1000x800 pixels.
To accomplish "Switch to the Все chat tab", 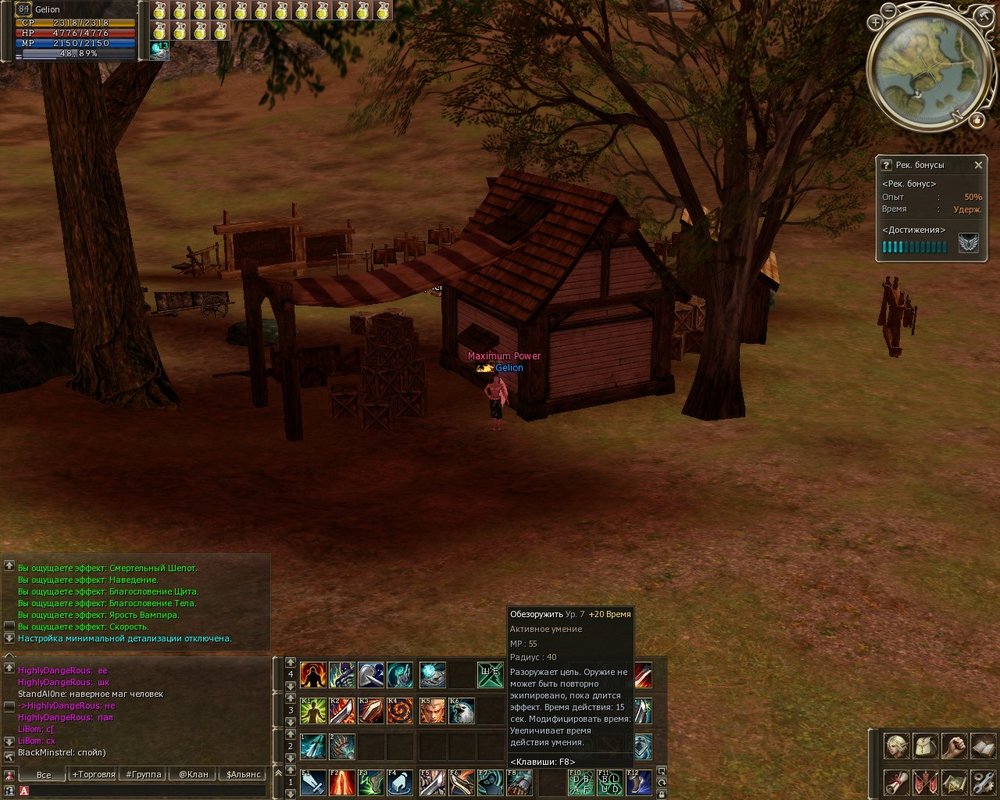I will [x=42, y=774].
